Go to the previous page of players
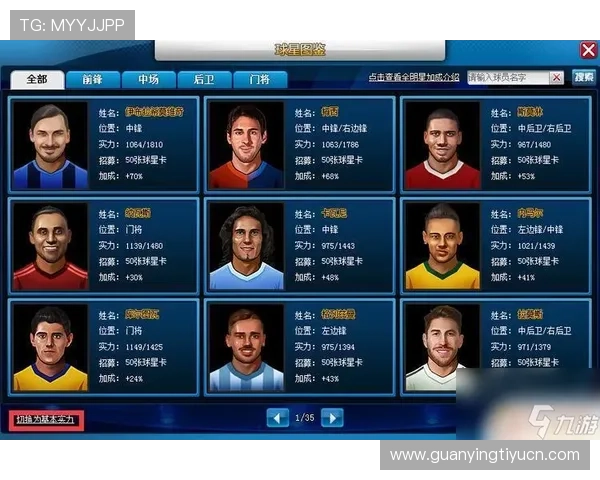600x480 pixels. [x=278, y=418]
